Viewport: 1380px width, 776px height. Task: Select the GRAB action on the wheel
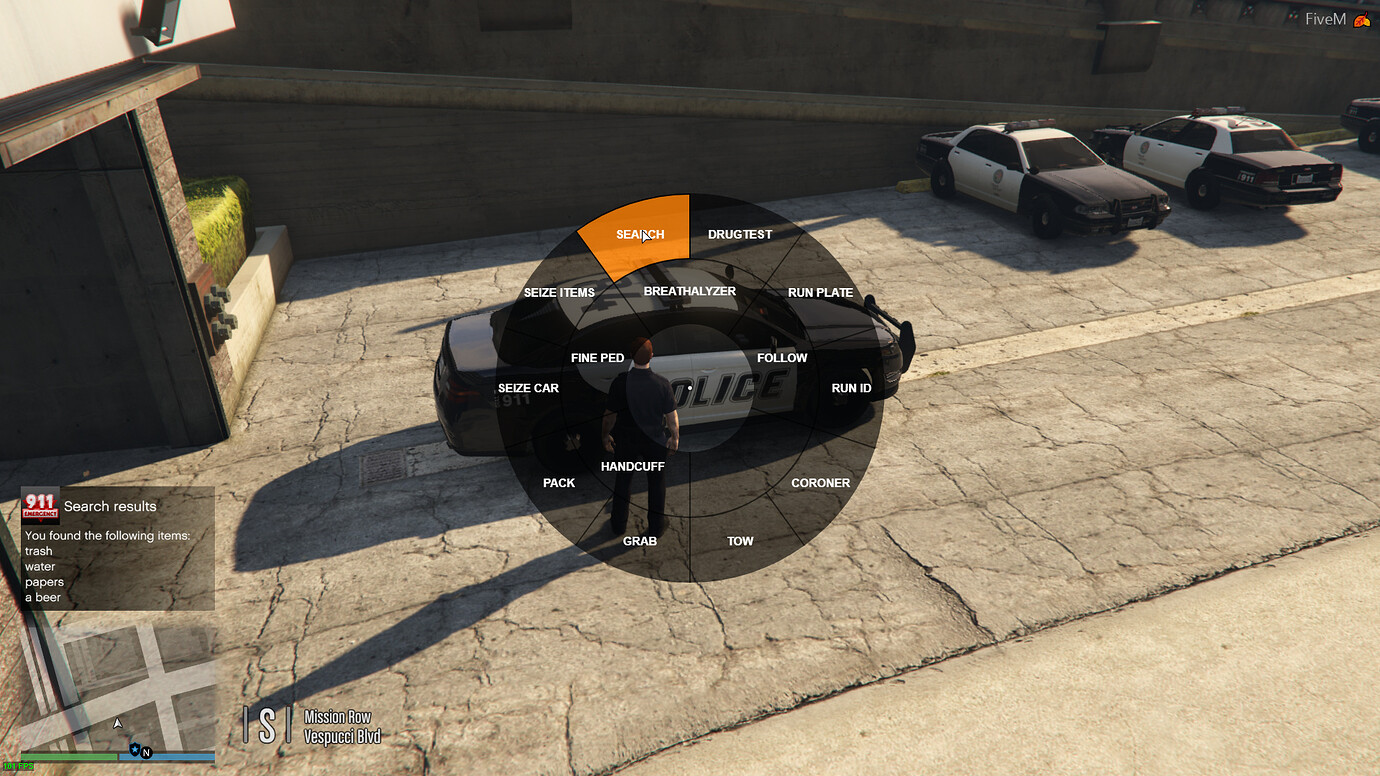pos(640,541)
